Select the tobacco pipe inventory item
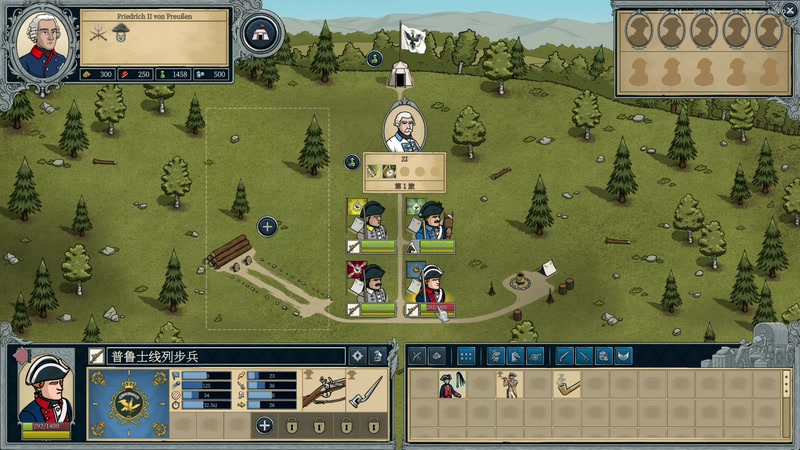800x450 pixels. (x=567, y=385)
